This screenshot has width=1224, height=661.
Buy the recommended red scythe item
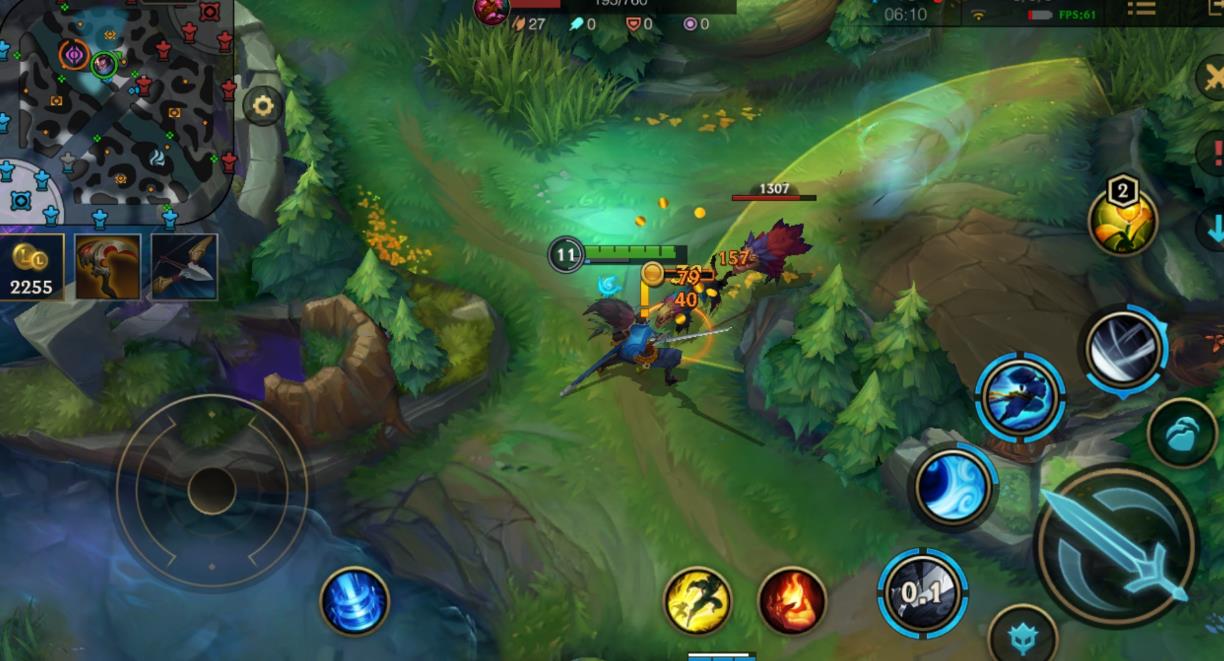pyautogui.click(x=107, y=267)
